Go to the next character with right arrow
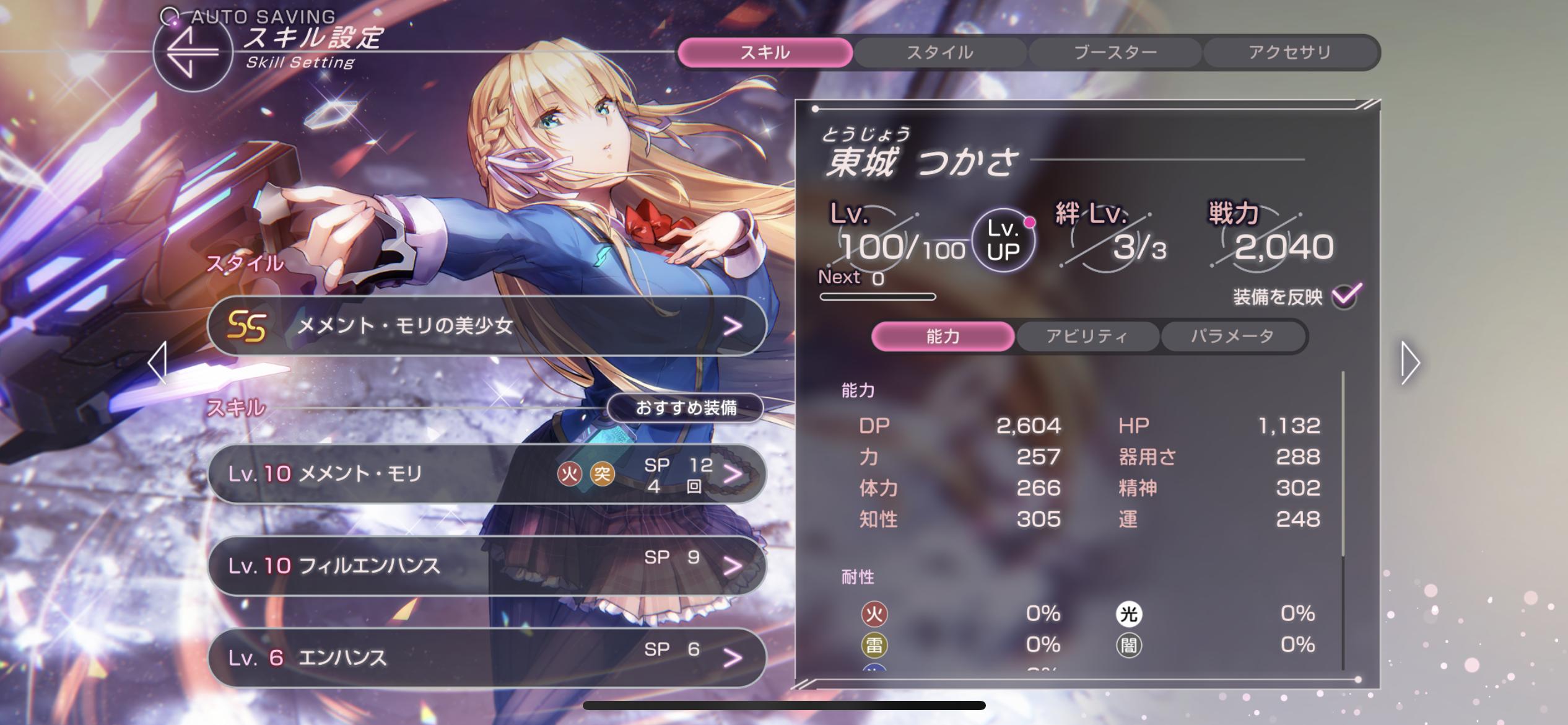The width and height of the screenshot is (1568, 725). click(x=1410, y=362)
